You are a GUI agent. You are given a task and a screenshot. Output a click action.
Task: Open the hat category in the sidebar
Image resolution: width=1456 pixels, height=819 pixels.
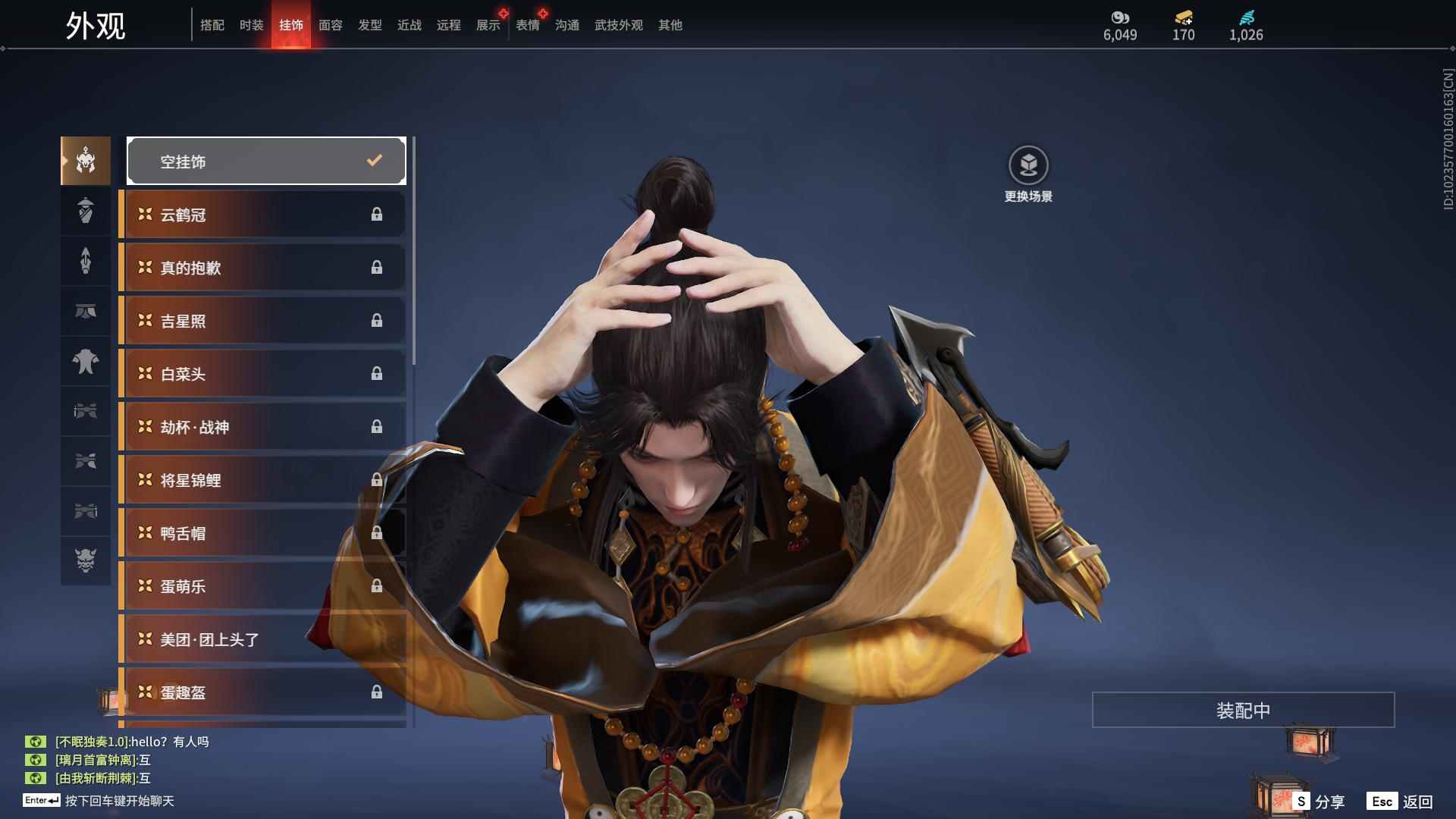coord(86,210)
